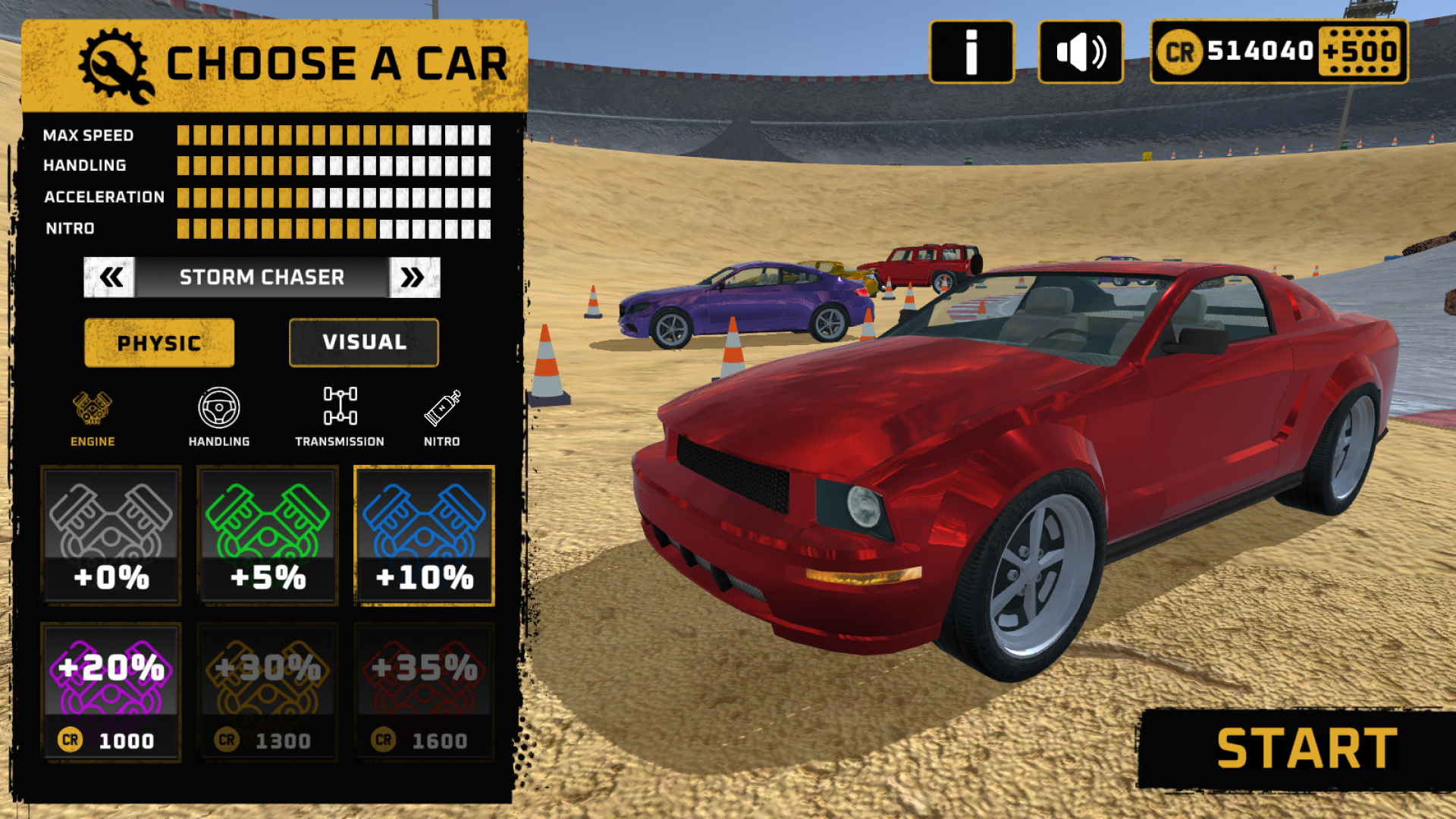Switch to the VISUAL tab
The image size is (1456, 819).
(x=363, y=342)
